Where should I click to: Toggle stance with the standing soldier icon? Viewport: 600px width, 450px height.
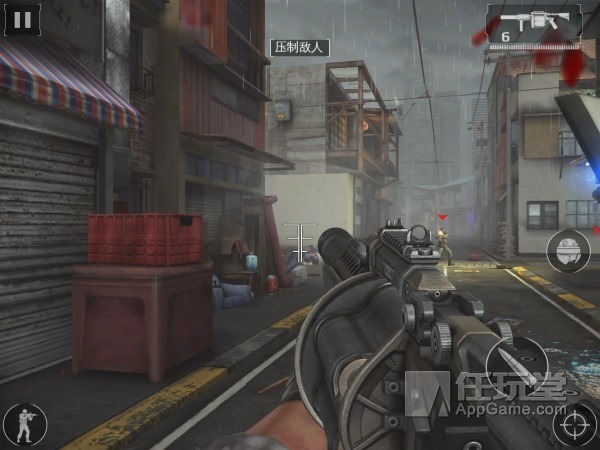24,424
